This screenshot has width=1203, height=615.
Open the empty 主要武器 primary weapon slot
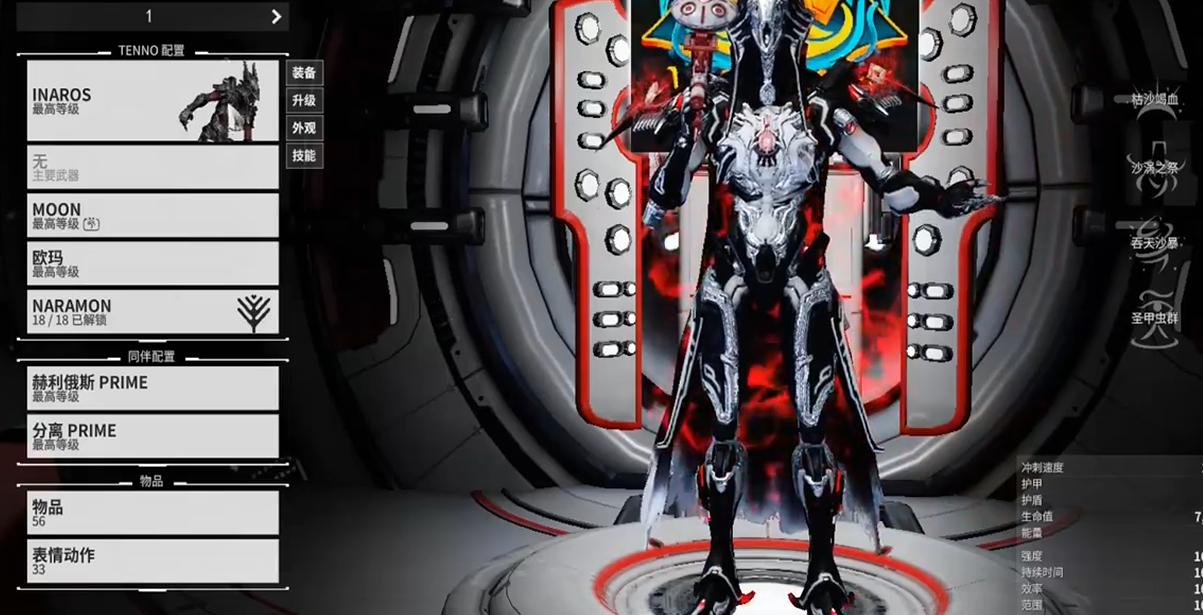pos(152,167)
